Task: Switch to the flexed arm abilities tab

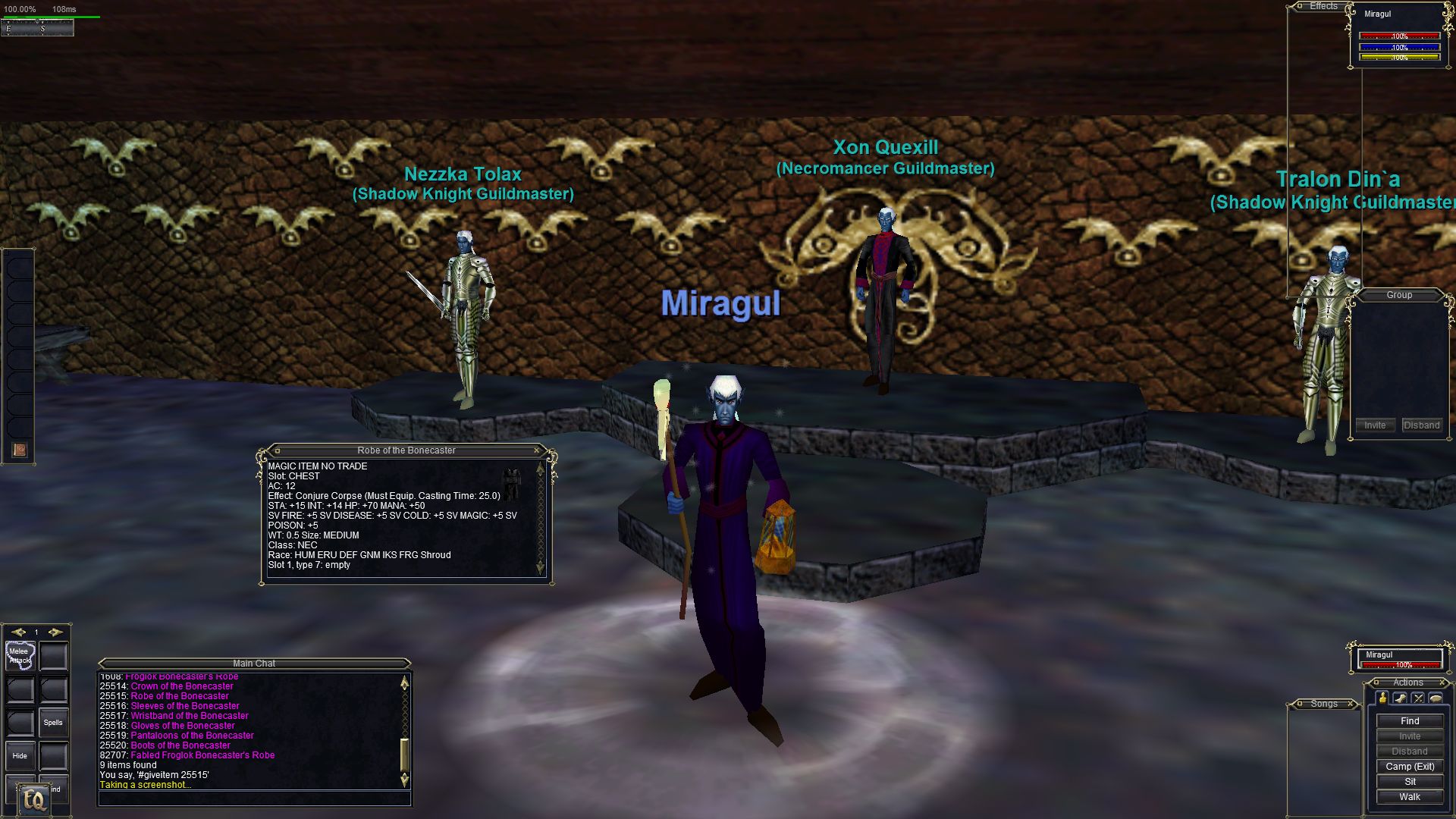Action: [x=1400, y=698]
